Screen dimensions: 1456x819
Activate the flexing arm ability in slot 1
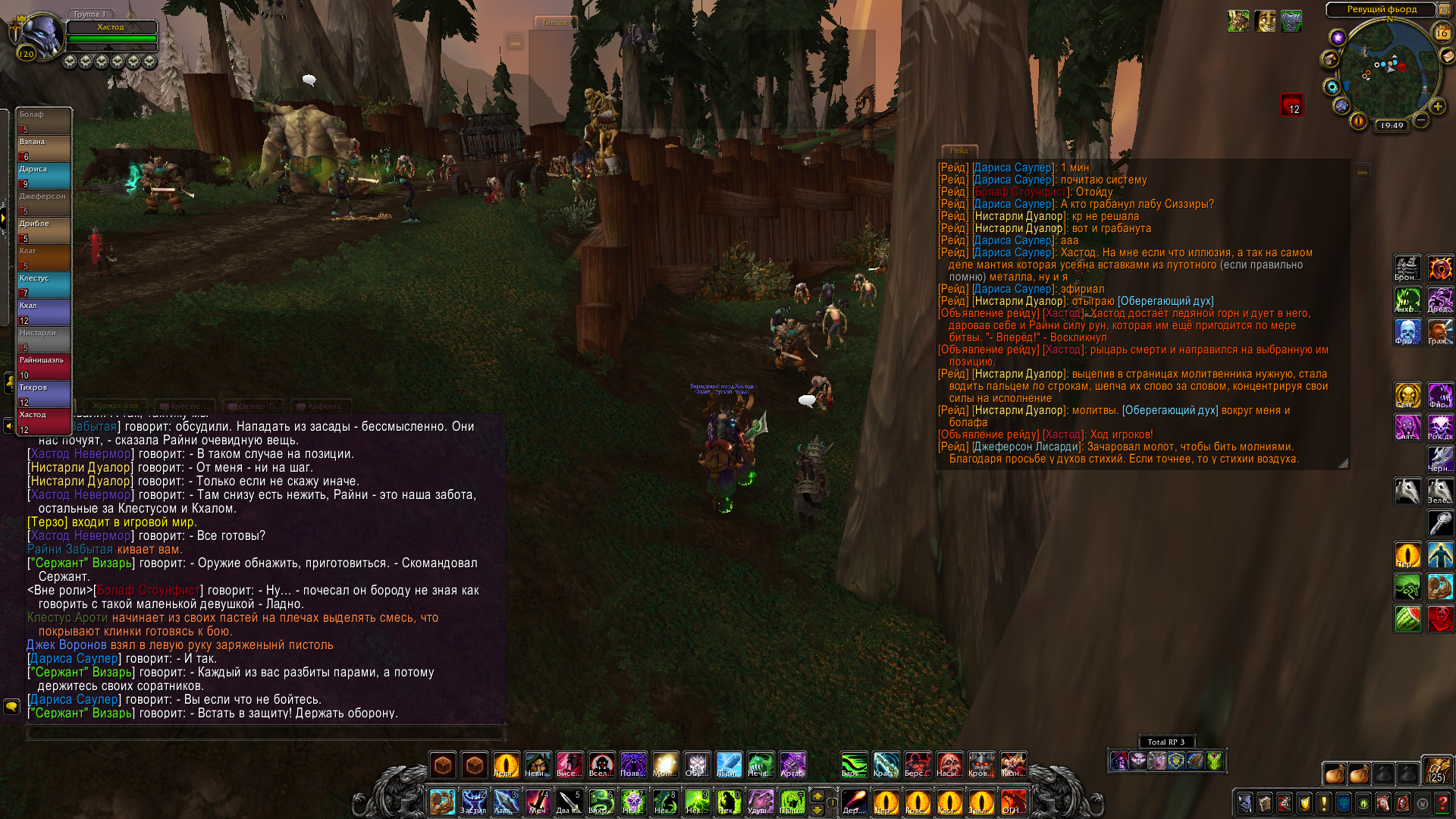tap(441, 802)
